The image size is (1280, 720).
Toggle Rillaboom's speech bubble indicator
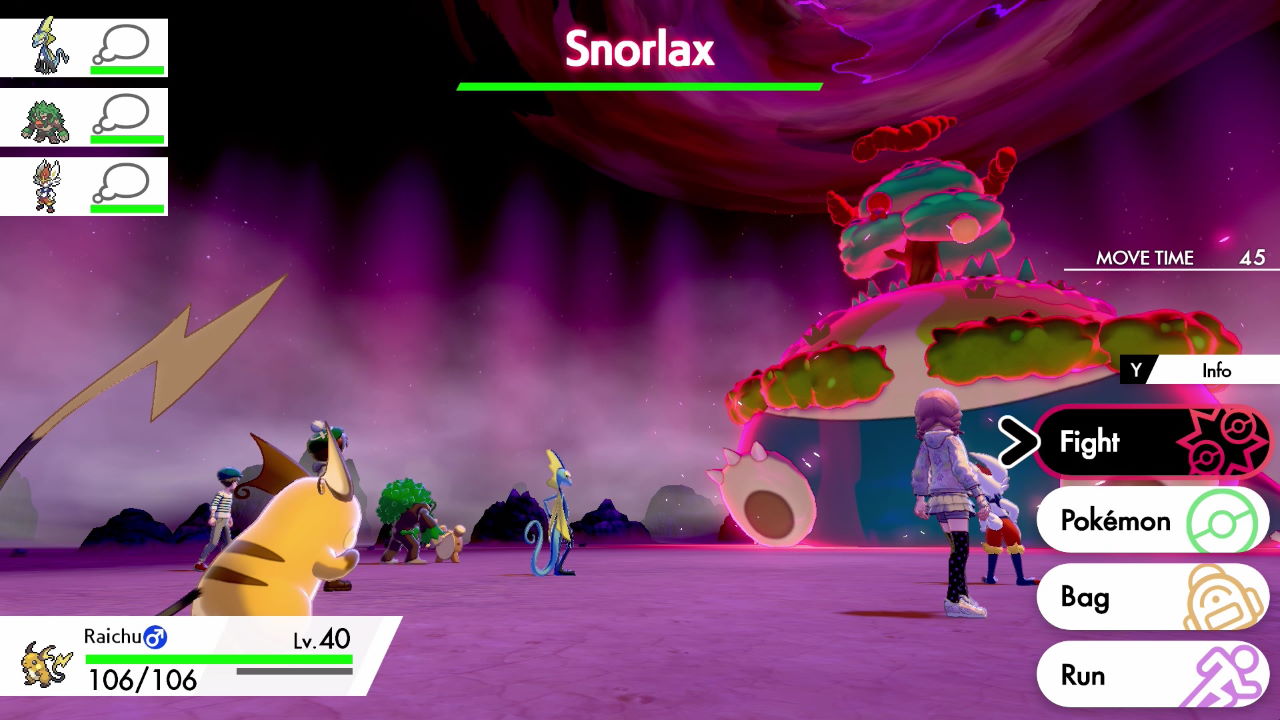125,110
